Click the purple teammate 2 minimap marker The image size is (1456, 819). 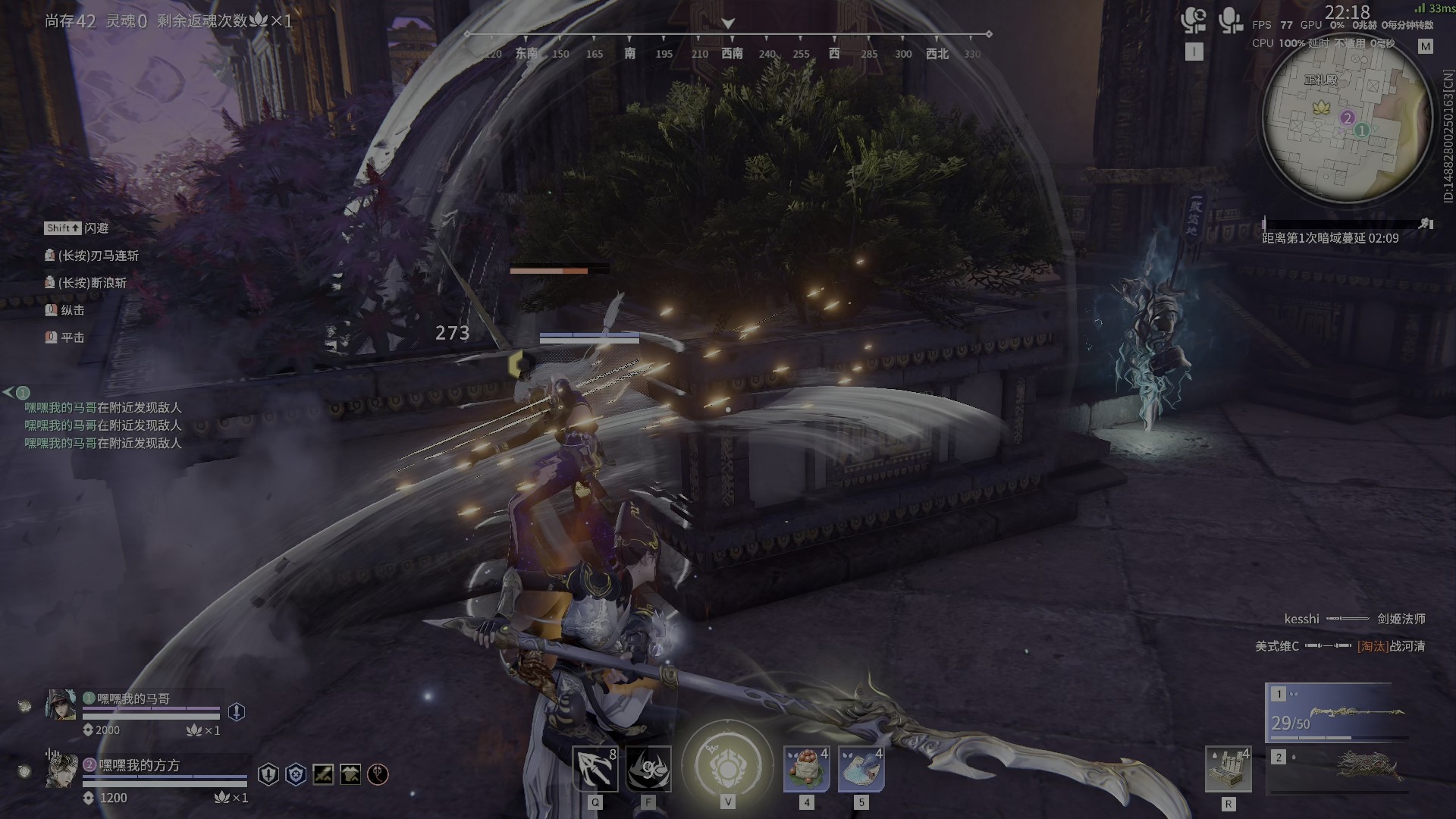1348,118
